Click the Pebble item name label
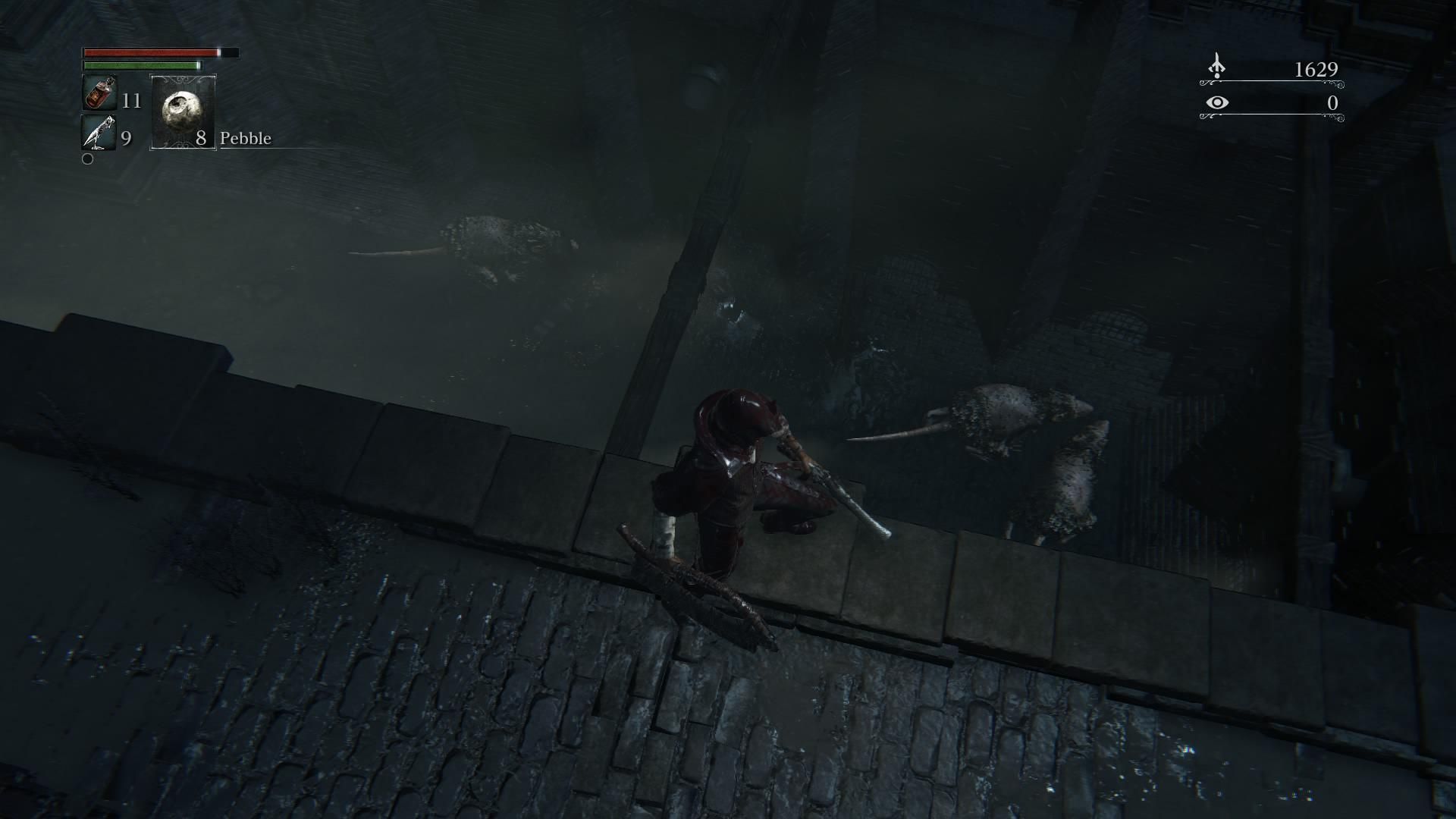1456x819 pixels. tap(245, 139)
